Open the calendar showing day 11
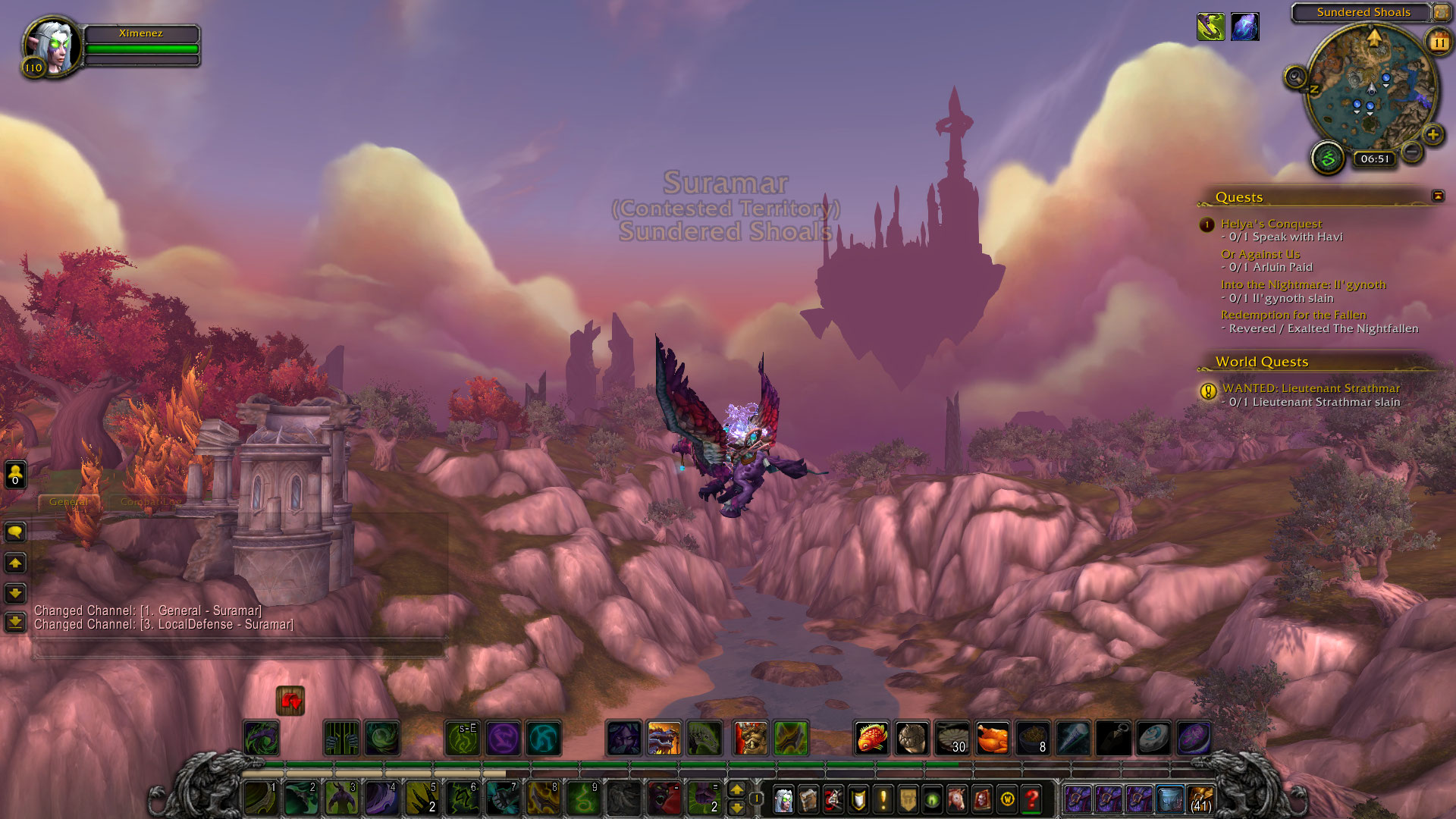 [1439, 42]
